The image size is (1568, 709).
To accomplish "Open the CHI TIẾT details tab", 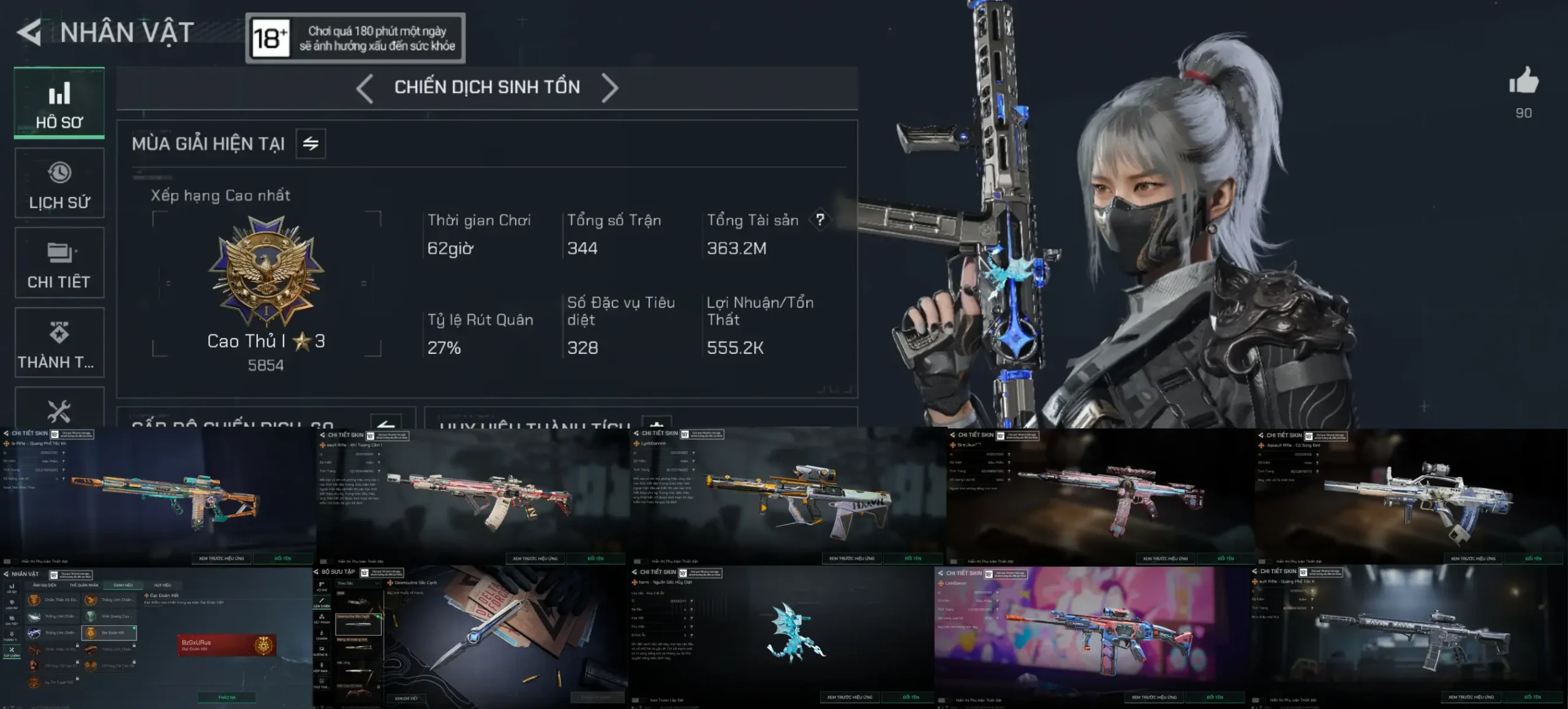I will pos(59,263).
